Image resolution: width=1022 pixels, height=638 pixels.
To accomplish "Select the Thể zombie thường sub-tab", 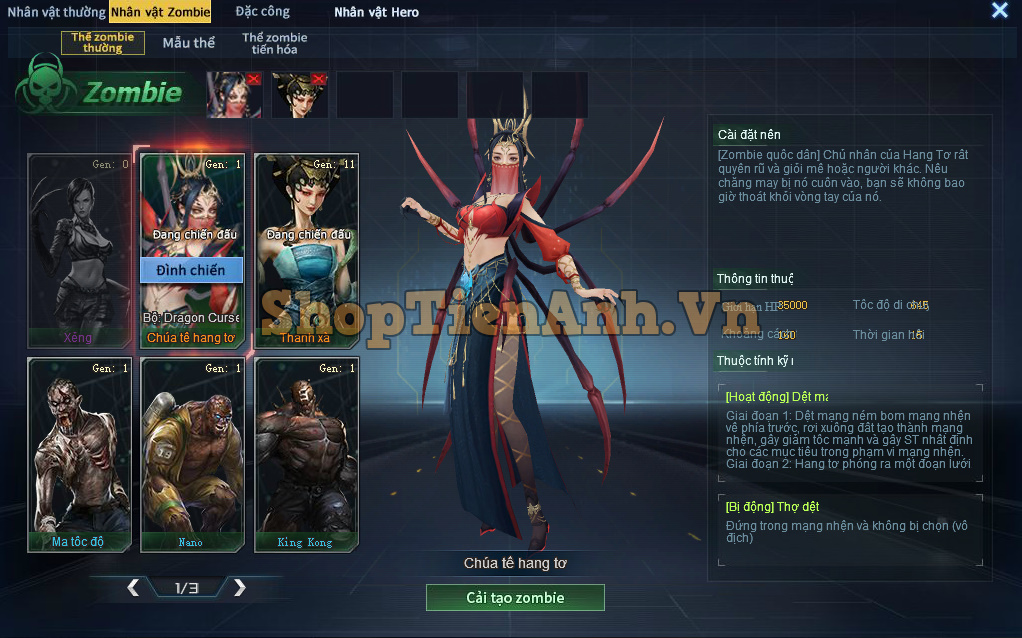I will tap(103, 43).
